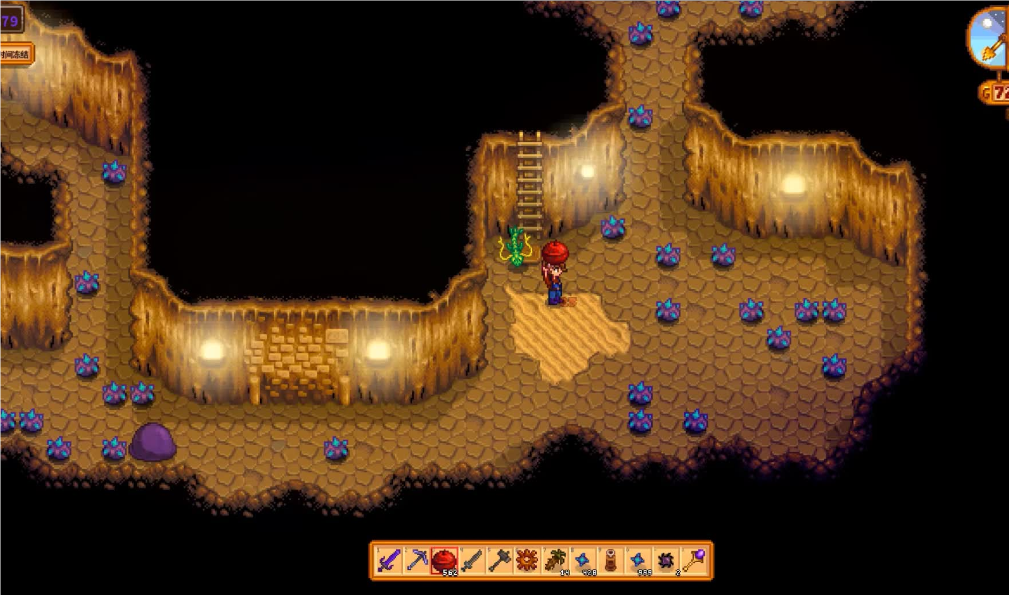Choose the red bomb stack of 562
This screenshot has height=595, width=1009.
click(x=444, y=560)
